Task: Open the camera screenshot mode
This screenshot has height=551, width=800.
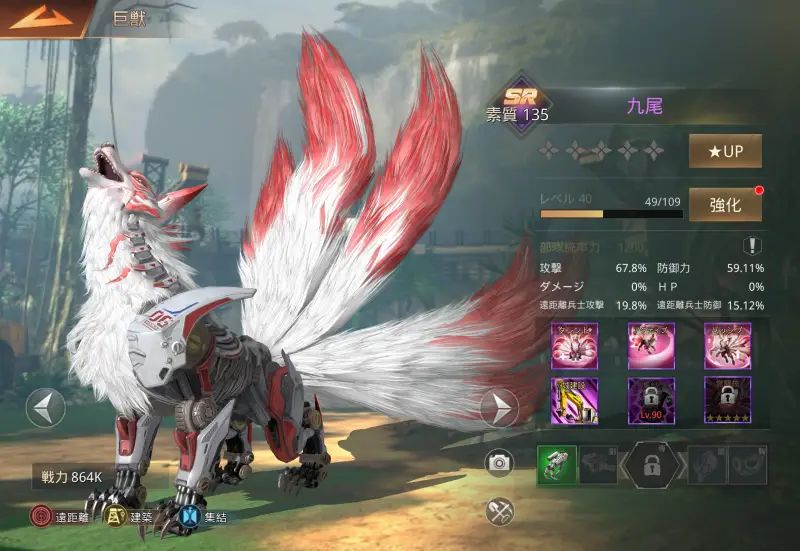Action: [499, 462]
